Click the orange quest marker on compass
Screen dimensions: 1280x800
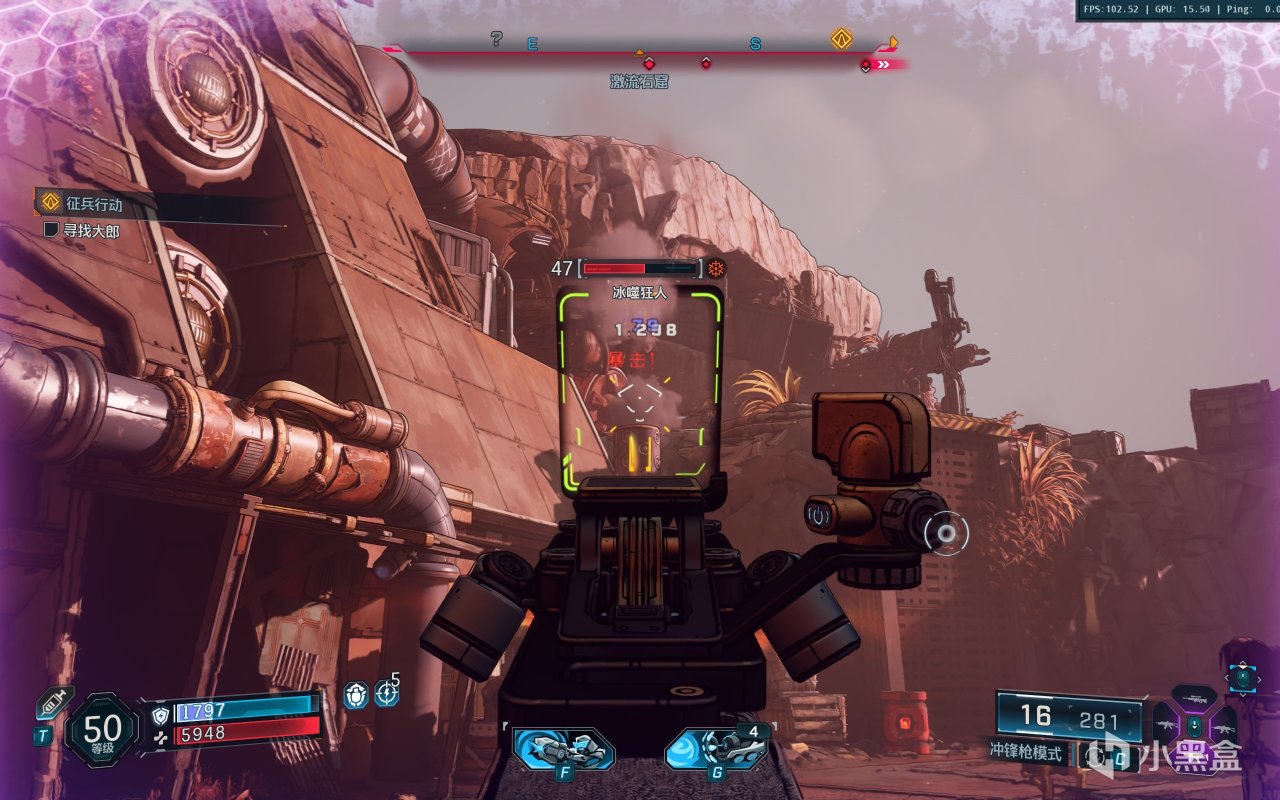pos(841,39)
